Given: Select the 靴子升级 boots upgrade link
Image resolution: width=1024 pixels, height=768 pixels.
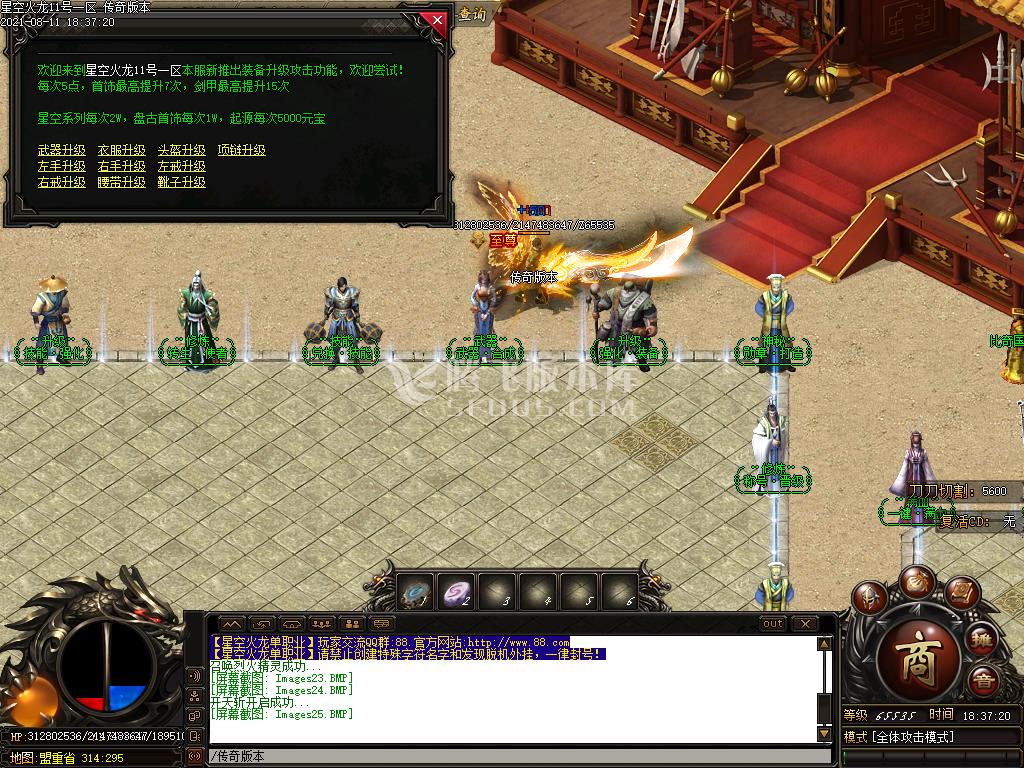Looking at the screenshot, I should (x=182, y=182).
